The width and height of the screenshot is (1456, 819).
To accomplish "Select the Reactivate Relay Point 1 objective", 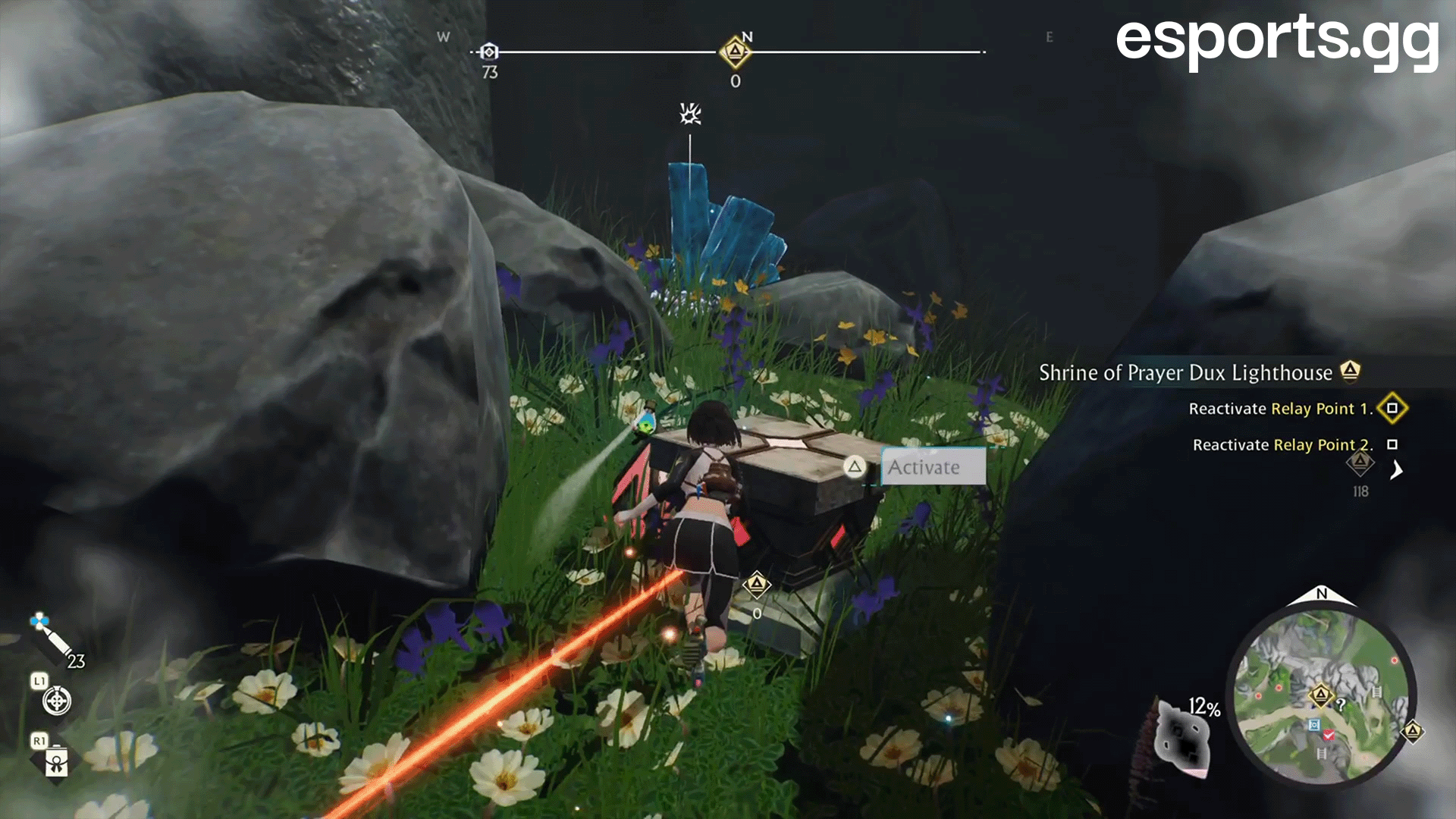I will [x=1280, y=409].
